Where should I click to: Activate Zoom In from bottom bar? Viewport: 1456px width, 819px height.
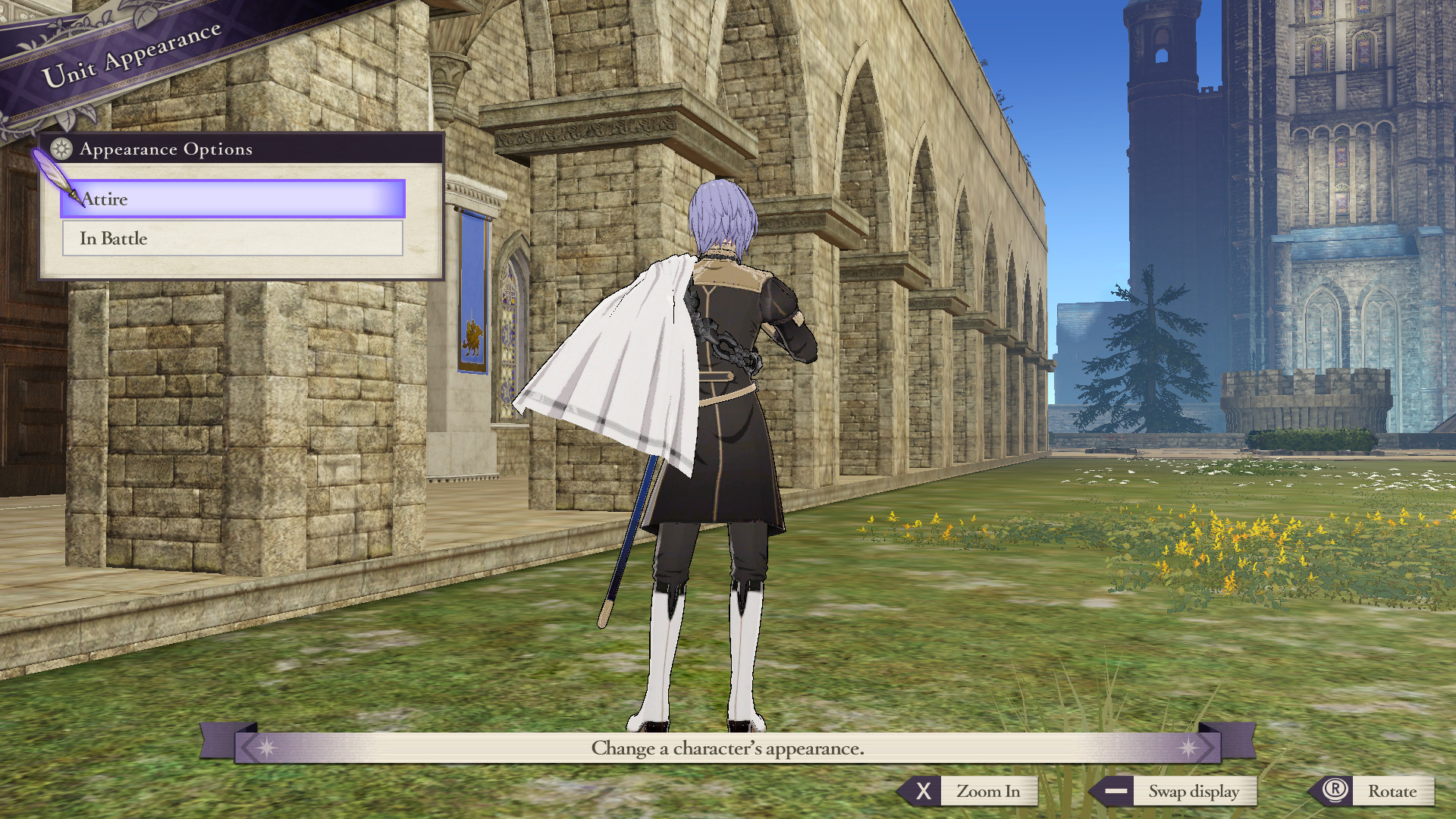[988, 792]
